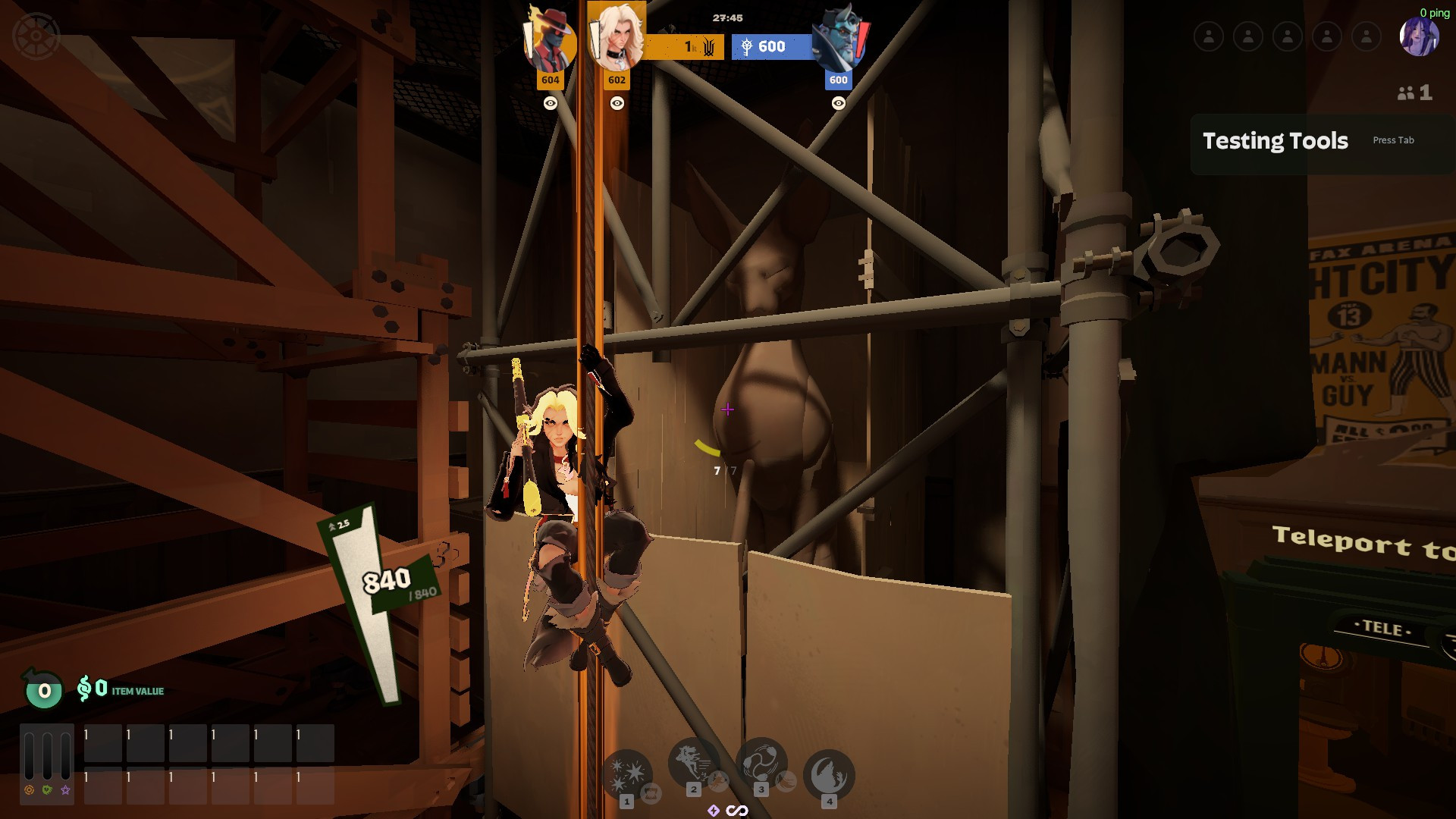
Task: Toggle the eye icon under the 602 portrait
Action: 617,103
